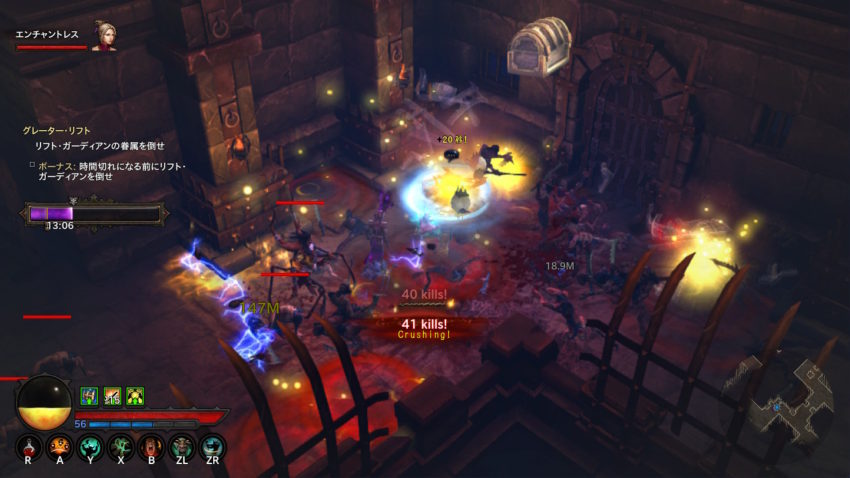Activate the green grasping hand skill

coord(121,447)
